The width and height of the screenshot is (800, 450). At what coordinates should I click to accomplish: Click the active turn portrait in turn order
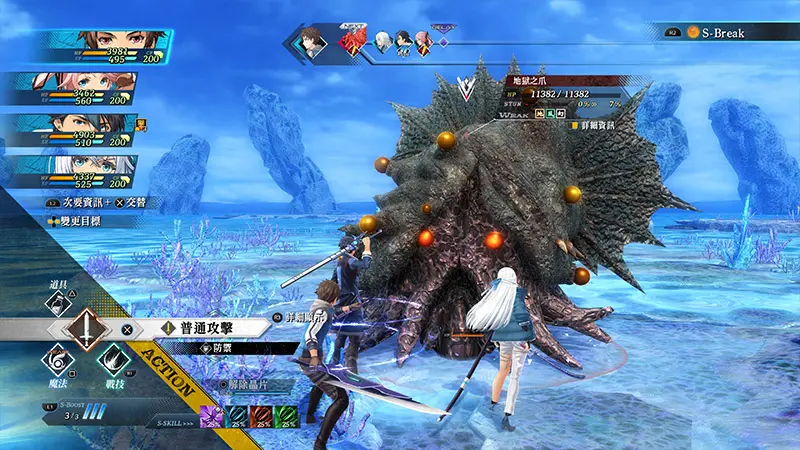311,45
